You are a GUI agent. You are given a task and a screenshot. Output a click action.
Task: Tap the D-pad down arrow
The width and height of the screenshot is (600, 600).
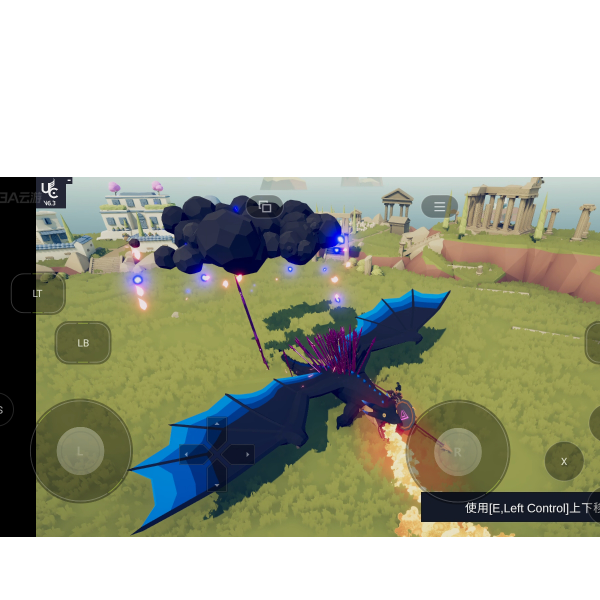(217, 480)
